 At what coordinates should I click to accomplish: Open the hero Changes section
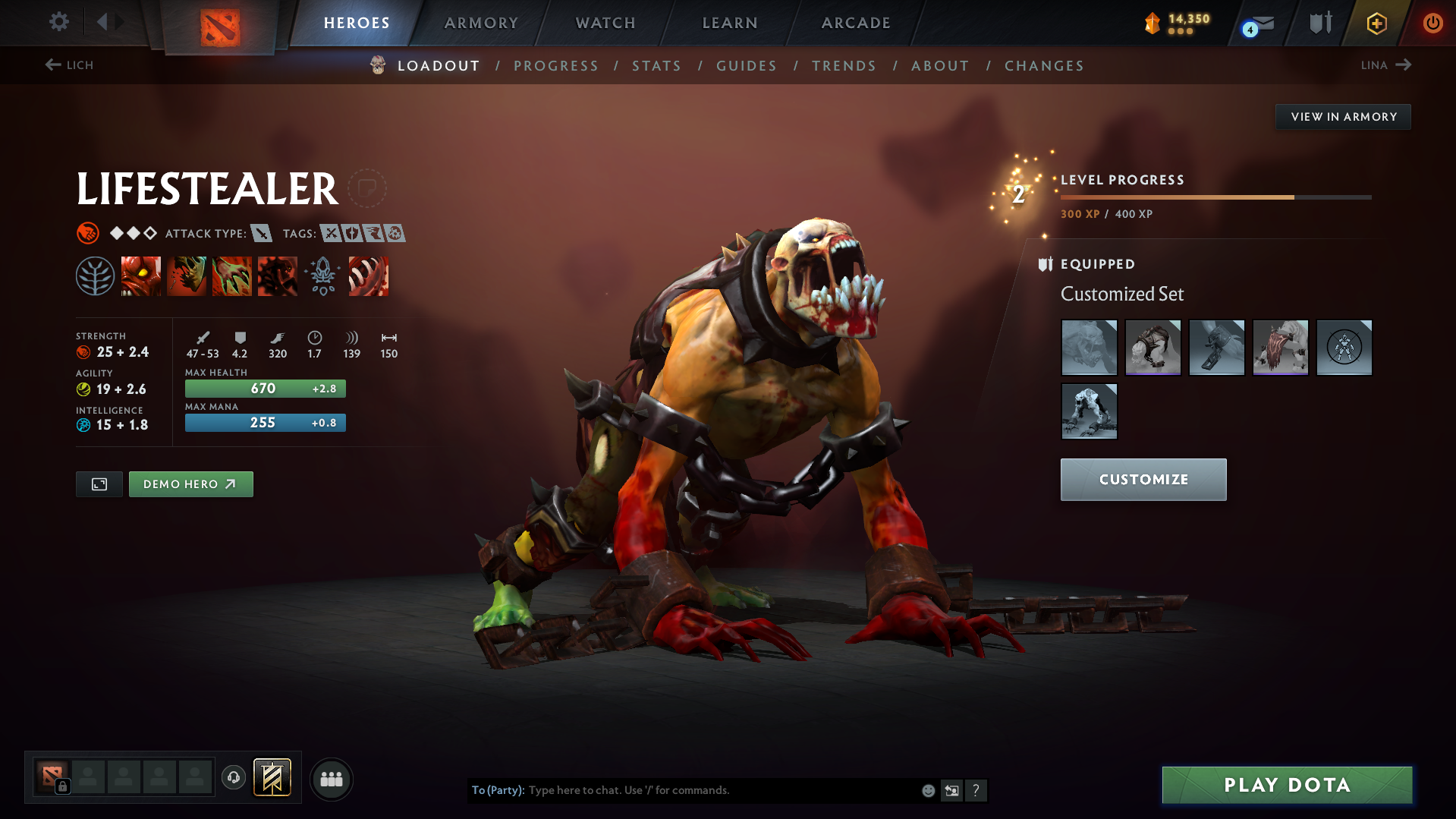[1044, 66]
